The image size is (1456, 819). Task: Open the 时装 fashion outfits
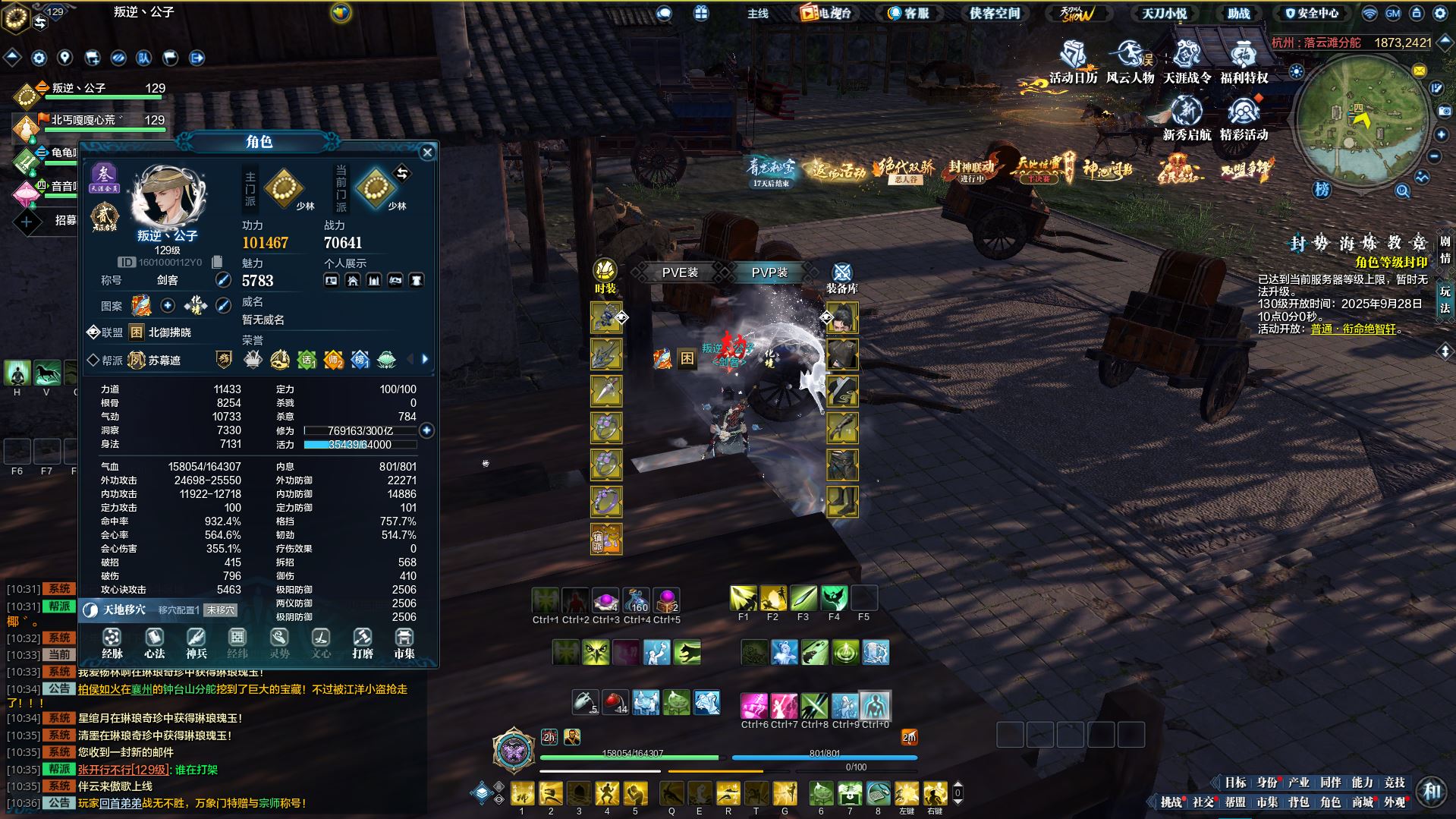click(x=605, y=276)
